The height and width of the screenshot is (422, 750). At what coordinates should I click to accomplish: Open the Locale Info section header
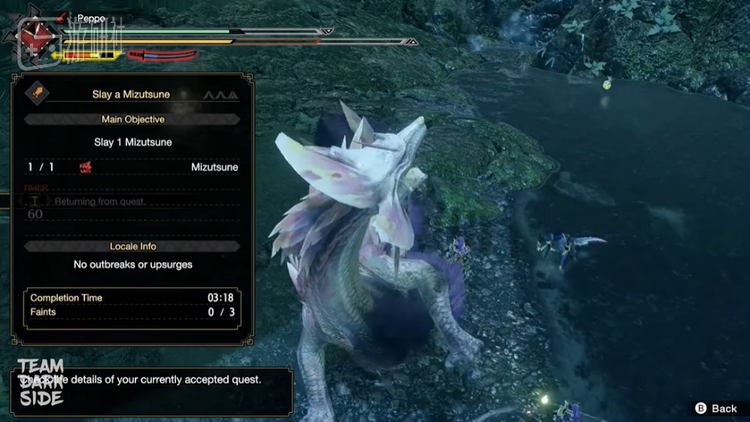[133, 246]
